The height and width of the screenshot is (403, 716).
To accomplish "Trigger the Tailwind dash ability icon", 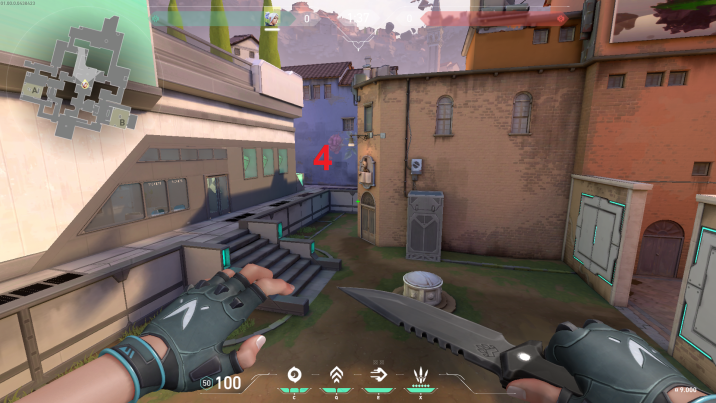I will [377, 376].
